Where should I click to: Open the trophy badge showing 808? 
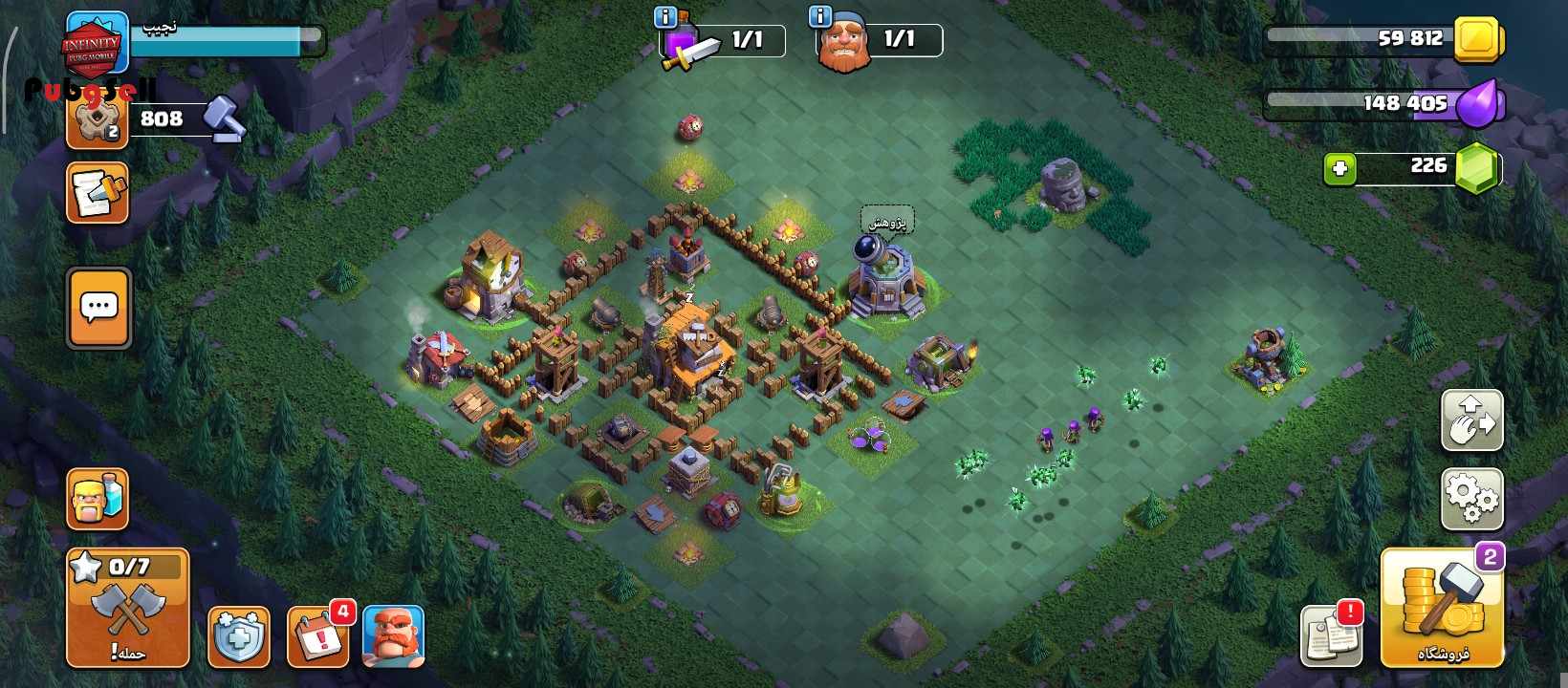tap(98, 121)
